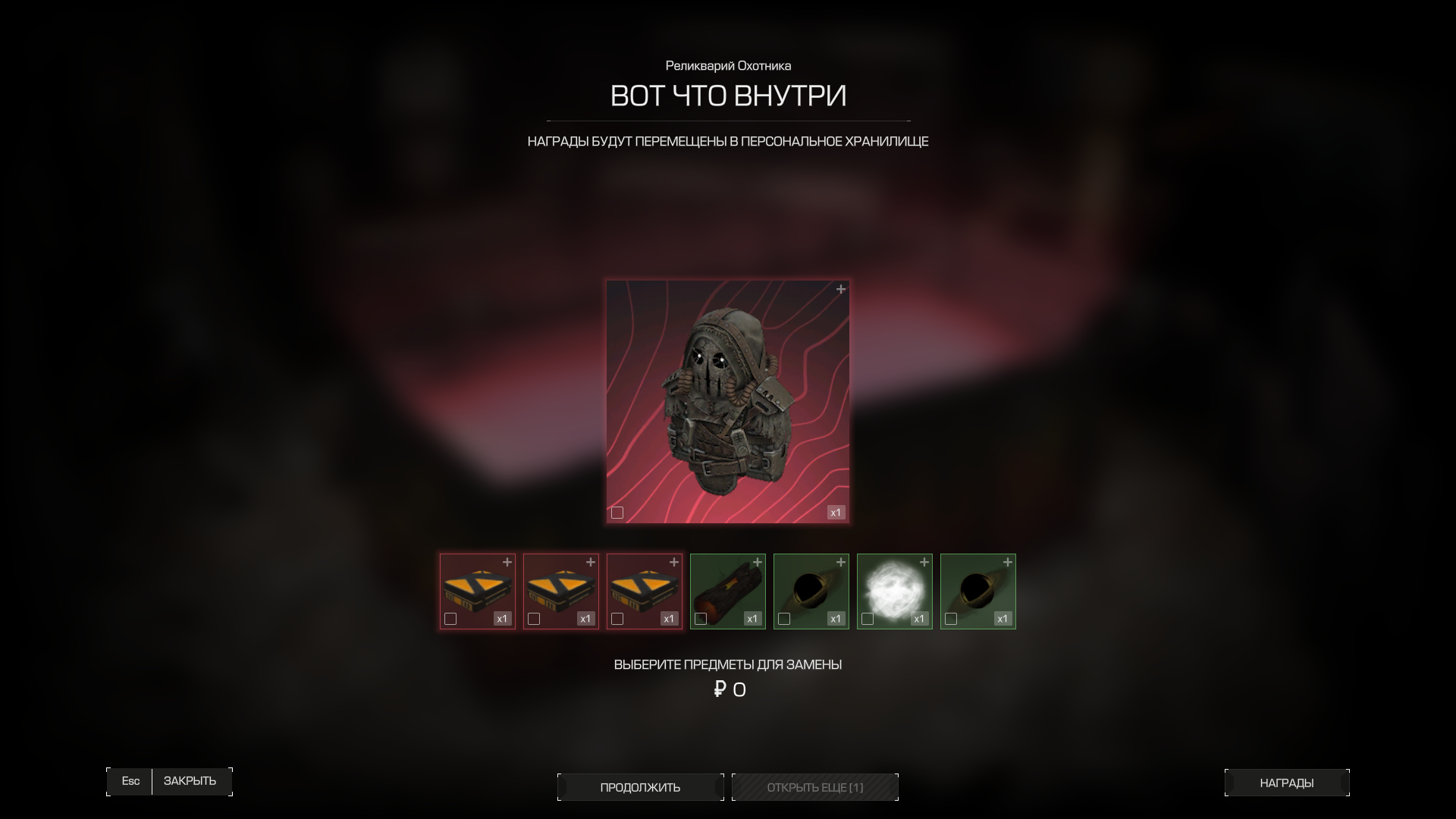Screen dimensions: 1456x819
Task: Tick the checkbox on the hooded armor card
Action: pyautogui.click(x=617, y=513)
